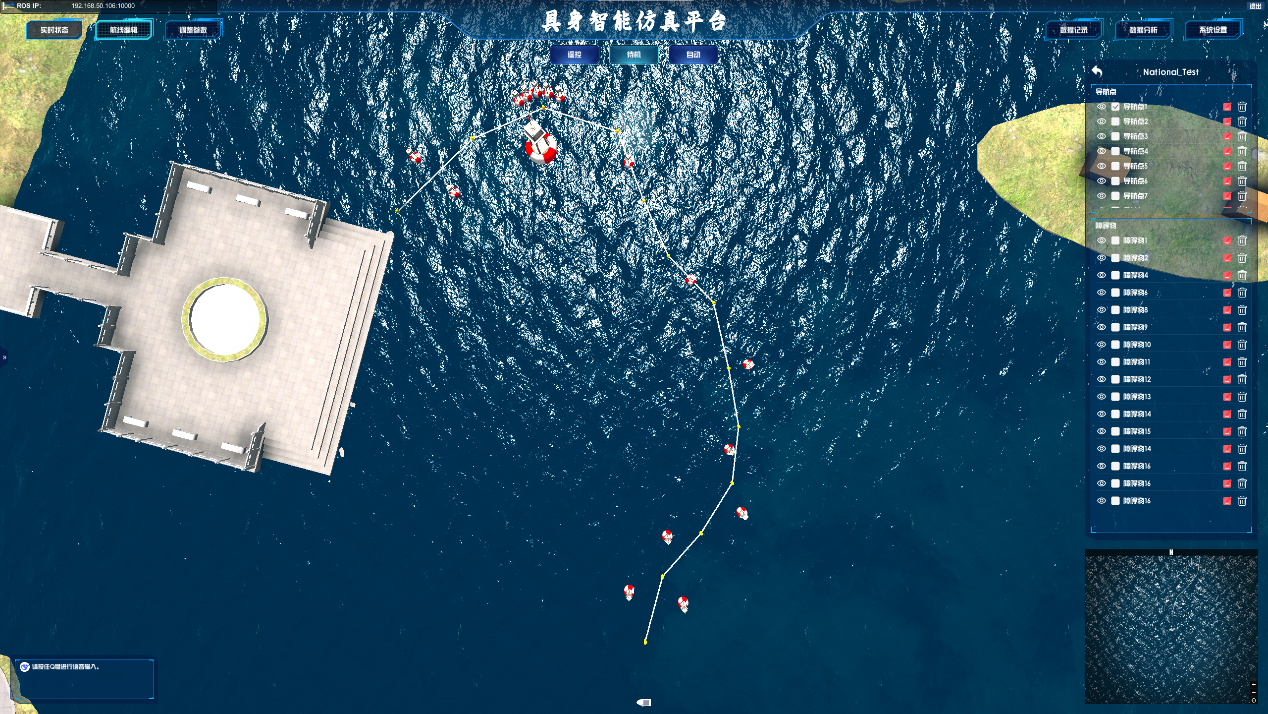The width and height of the screenshot is (1268, 714).
Task: Select the 遥控 remote control mode
Action: pos(574,54)
